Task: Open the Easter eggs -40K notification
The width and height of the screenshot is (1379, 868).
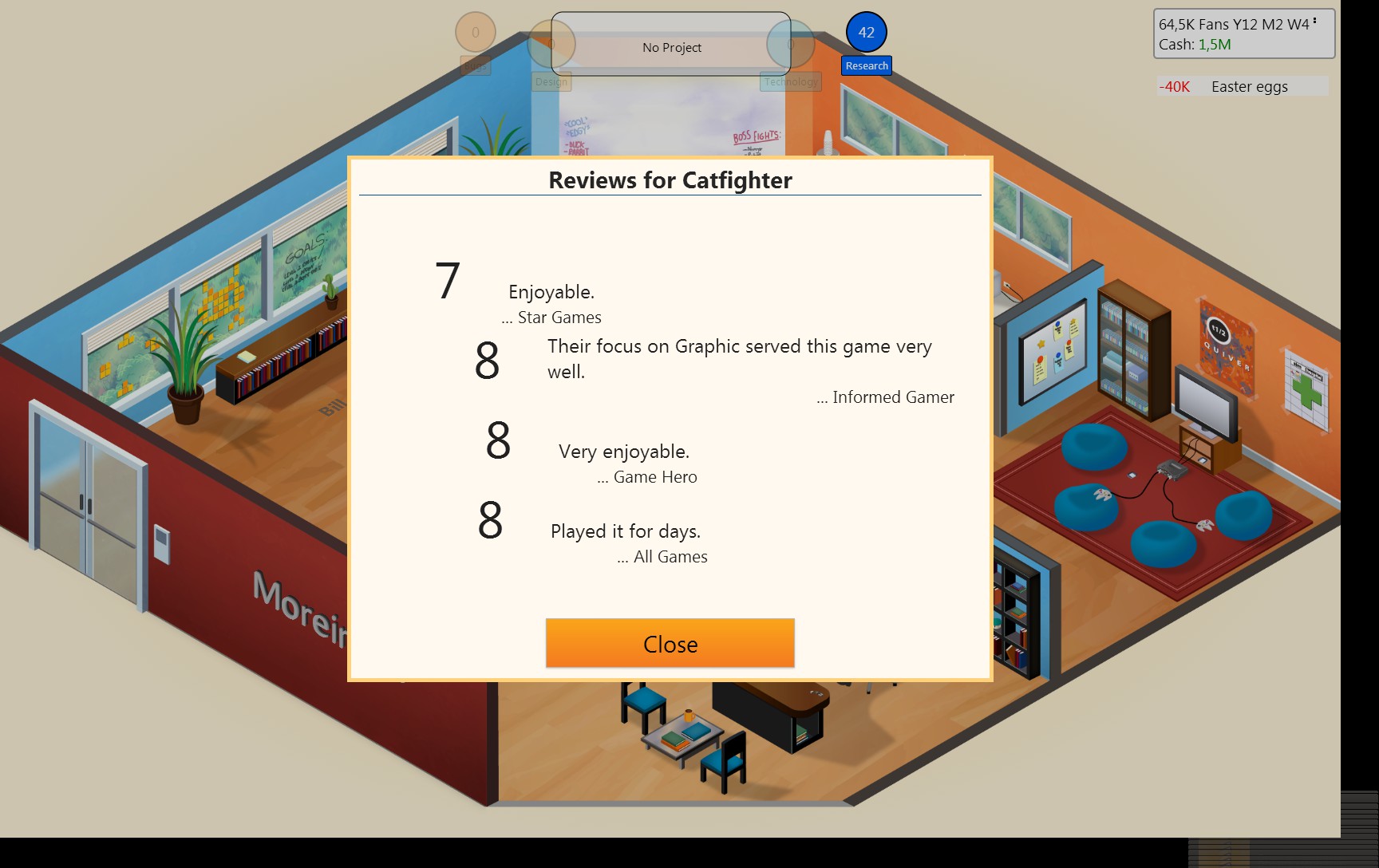Action: click(1242, 86)
